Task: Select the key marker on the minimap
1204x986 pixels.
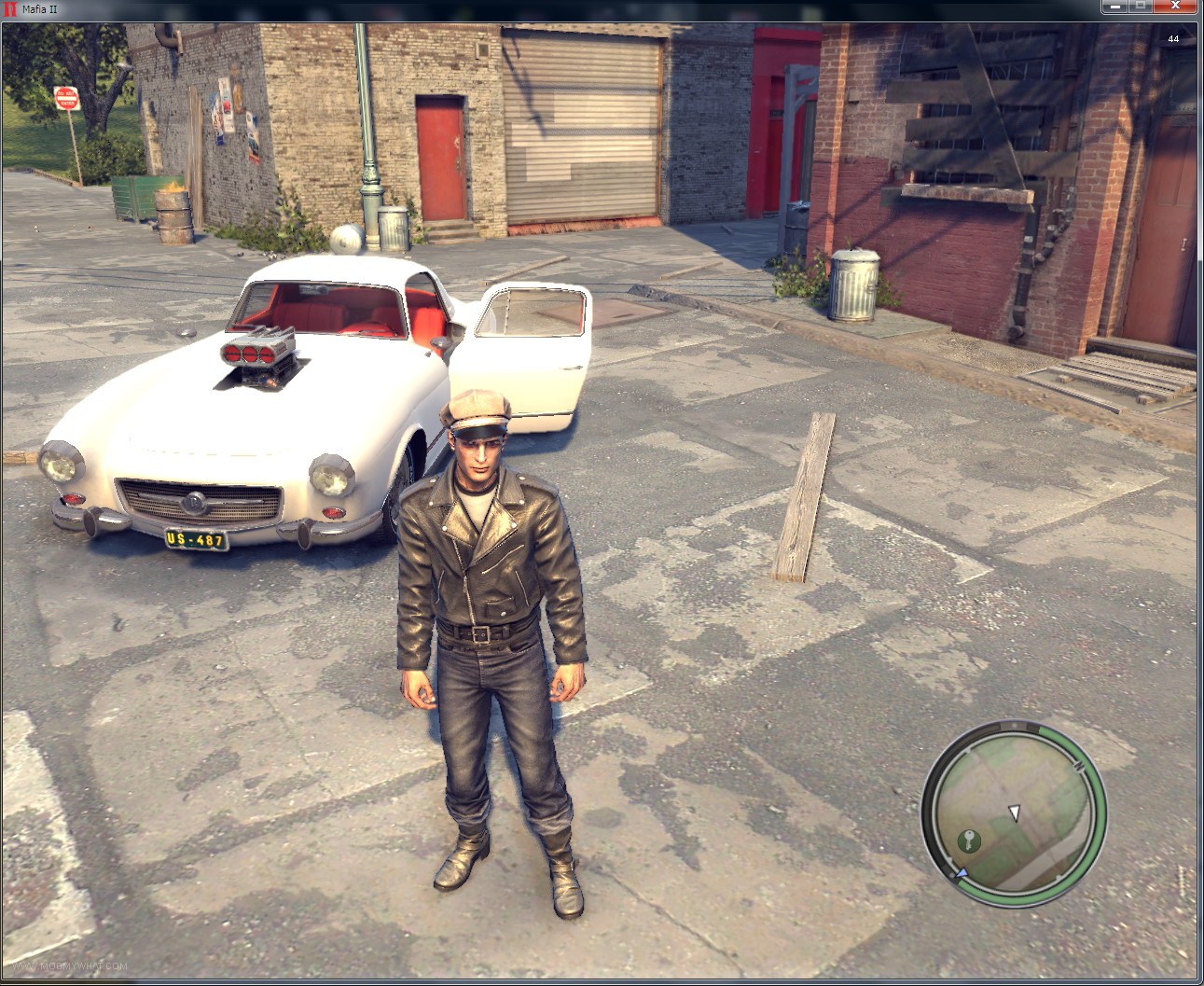Action: (969, 841)
